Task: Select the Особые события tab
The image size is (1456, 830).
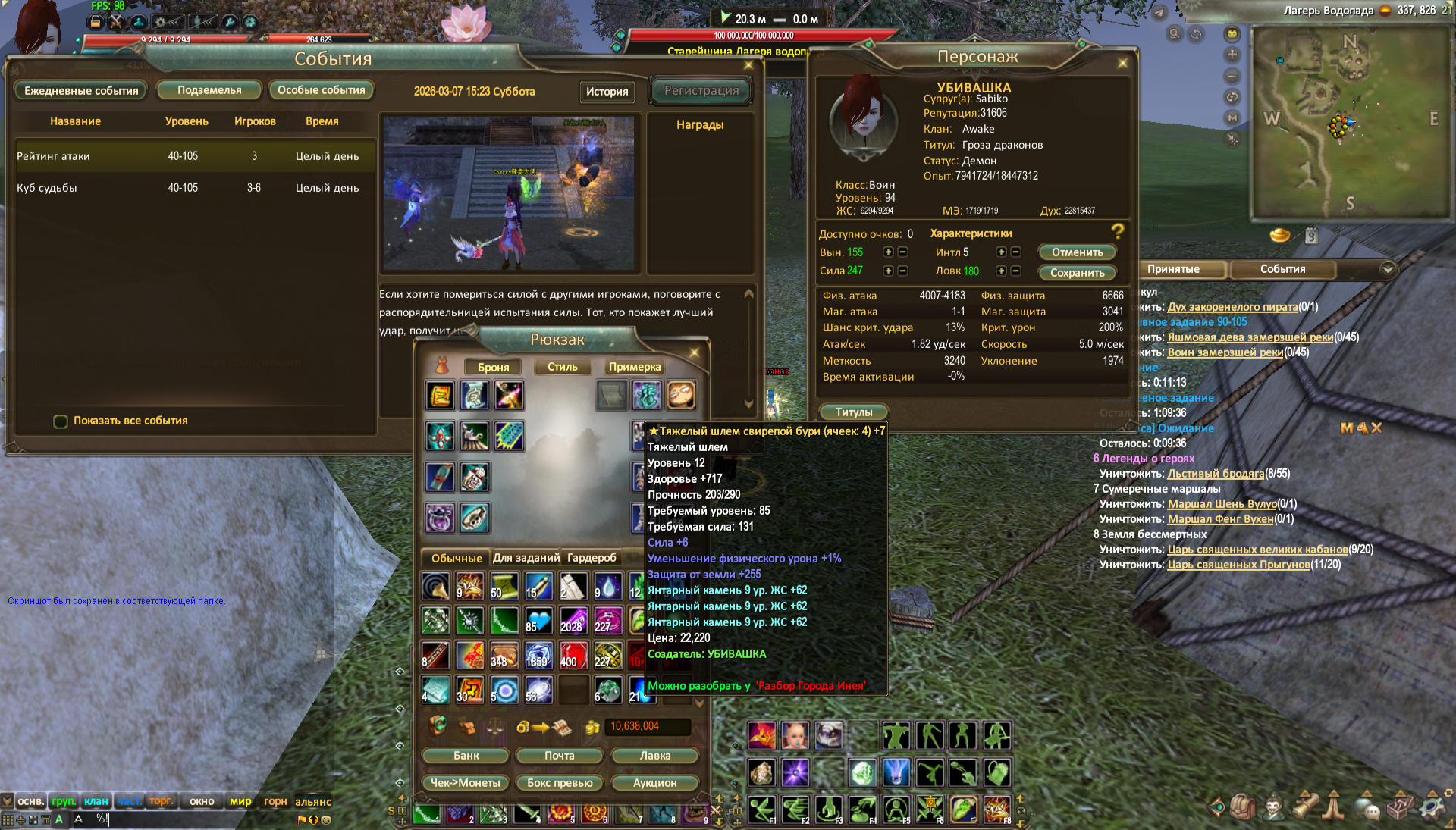Action: click(x=321, y=90)
